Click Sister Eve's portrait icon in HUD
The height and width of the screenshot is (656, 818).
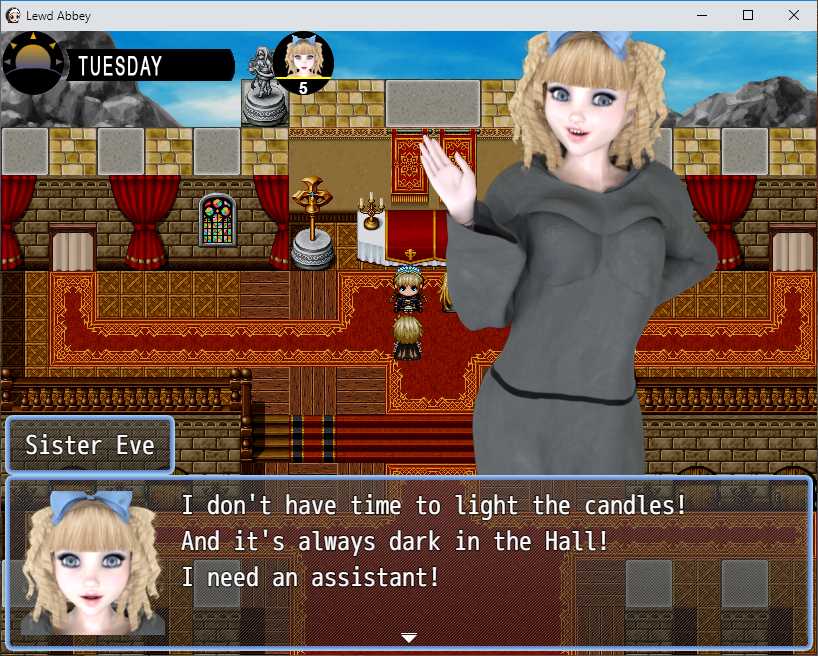[x=302, y=62]
